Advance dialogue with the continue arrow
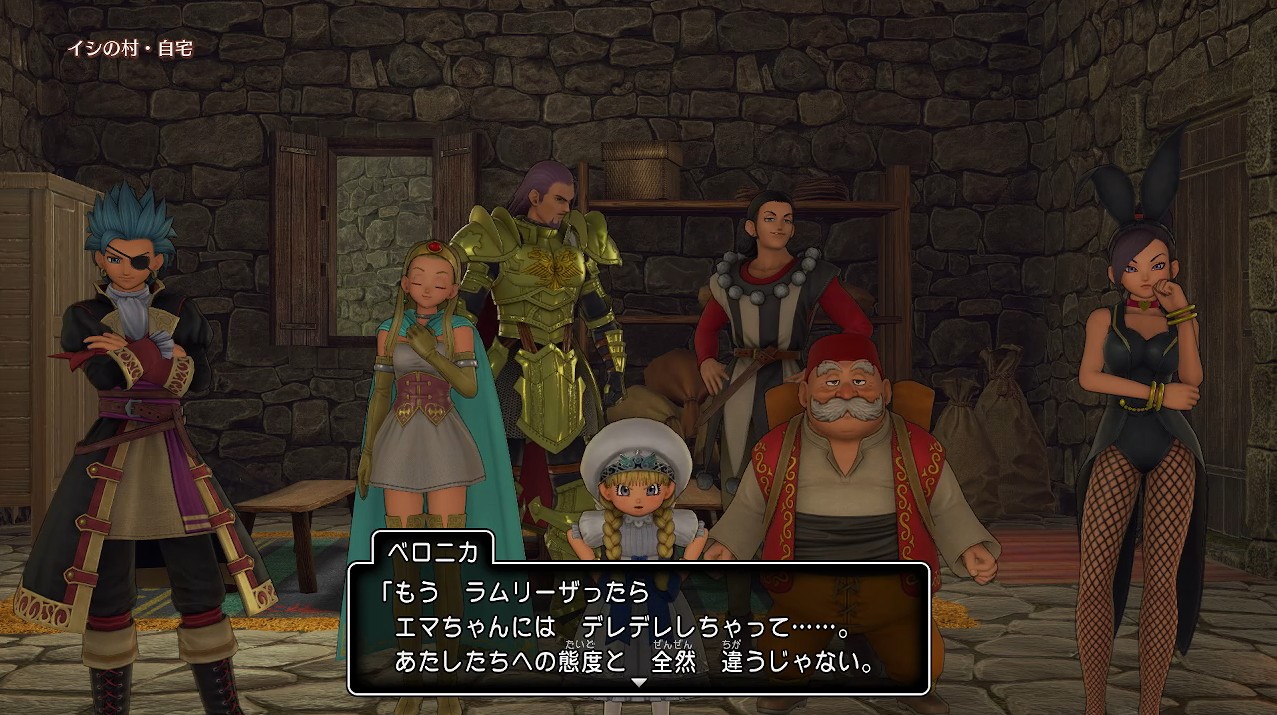The width and height of the screenshot is (1277, 715). point(638,682)
